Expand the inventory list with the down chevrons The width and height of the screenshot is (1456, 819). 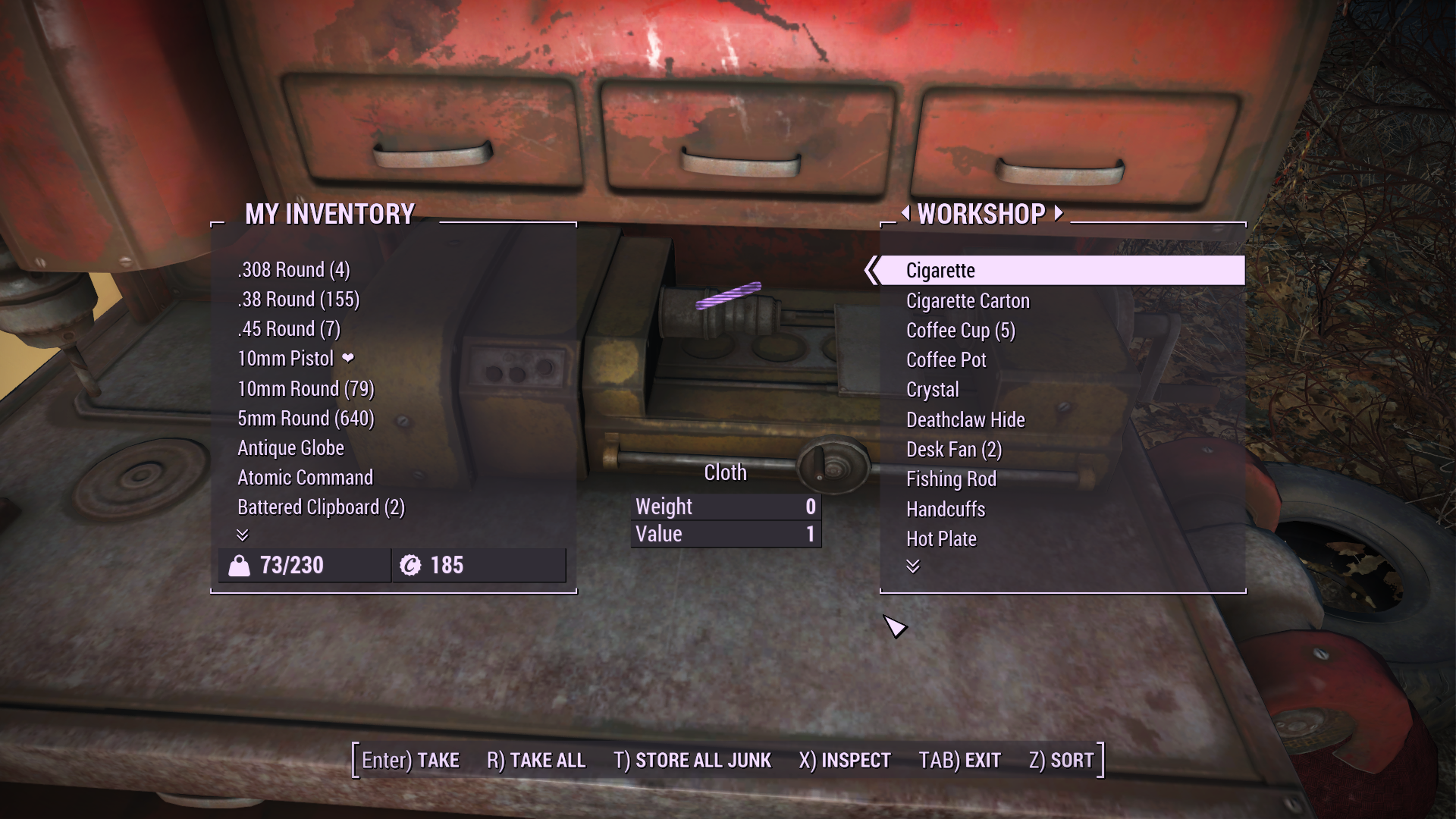click(x=243, y=536)
